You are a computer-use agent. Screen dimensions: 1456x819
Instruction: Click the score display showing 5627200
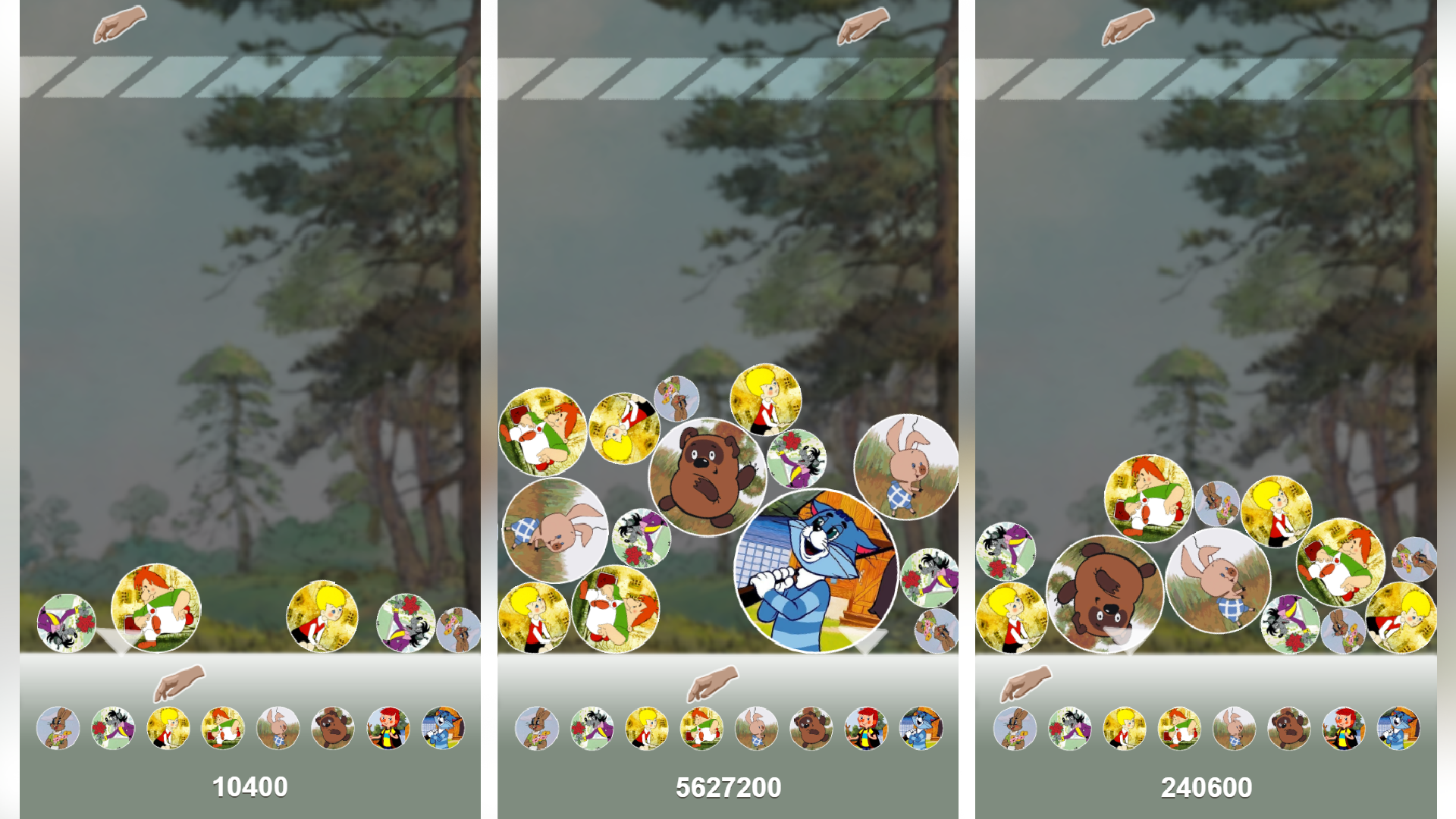728,789
